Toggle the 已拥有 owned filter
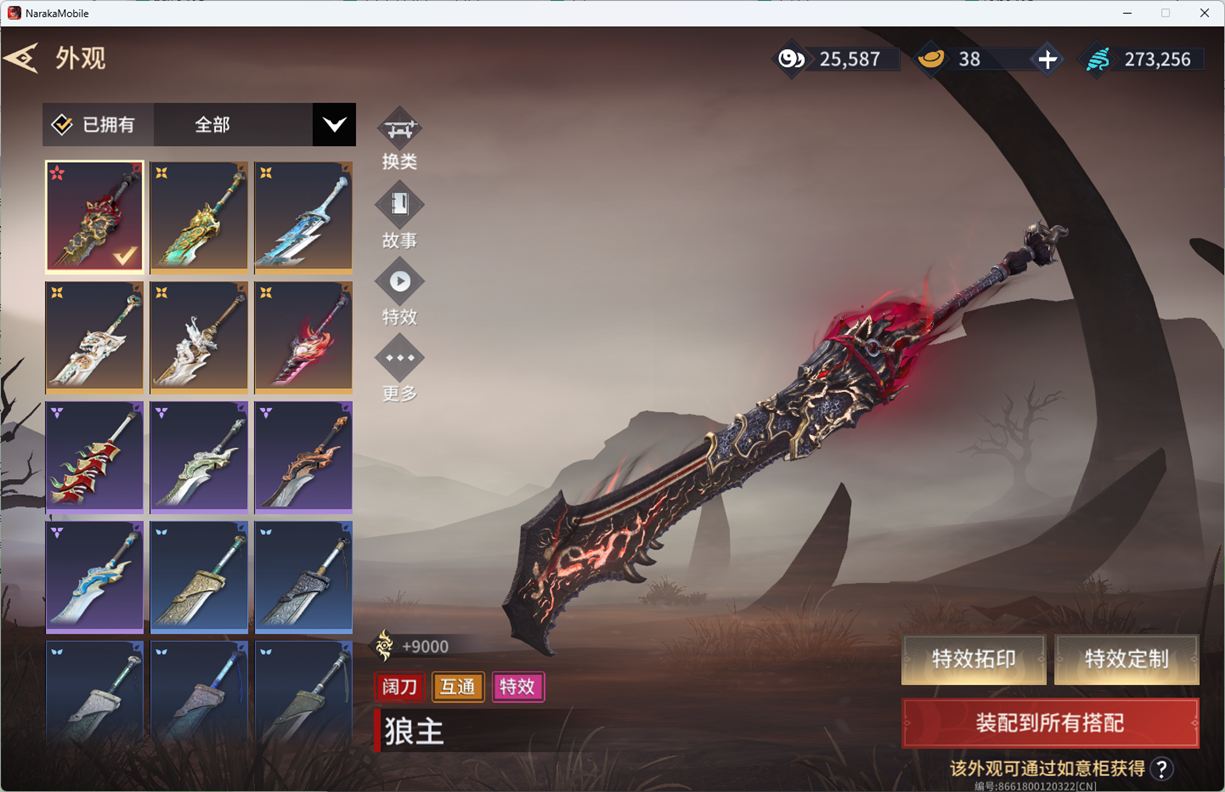 pos(95,125)
